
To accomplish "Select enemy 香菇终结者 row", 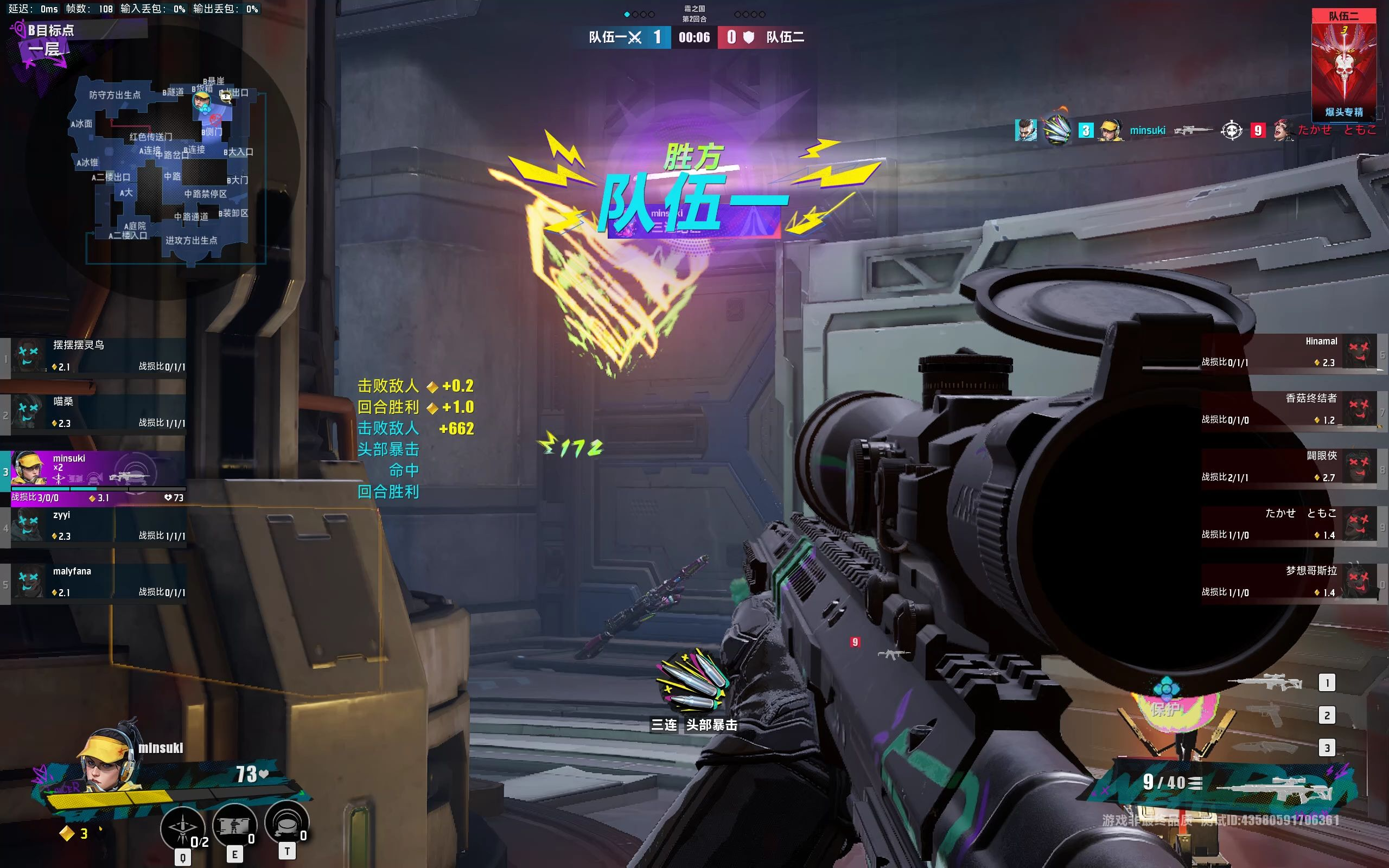I will tap(1289, 409).
